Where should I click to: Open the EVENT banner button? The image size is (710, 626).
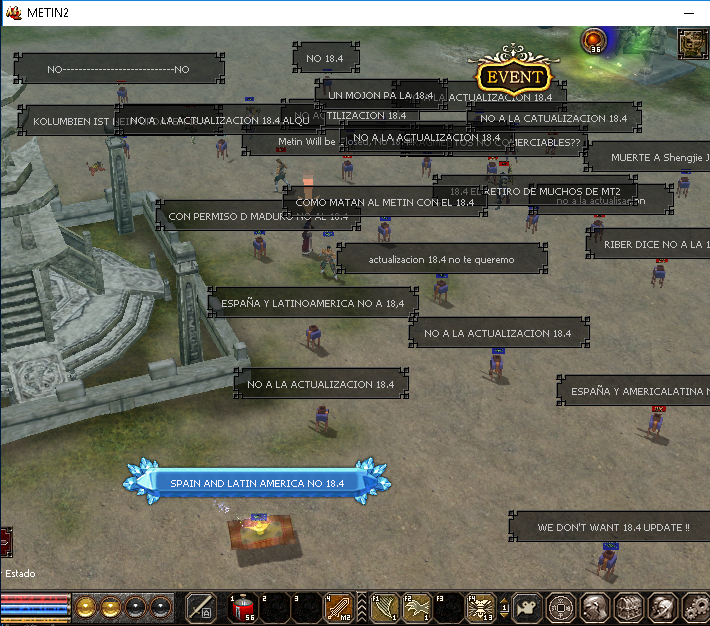(x=514, y=77)
